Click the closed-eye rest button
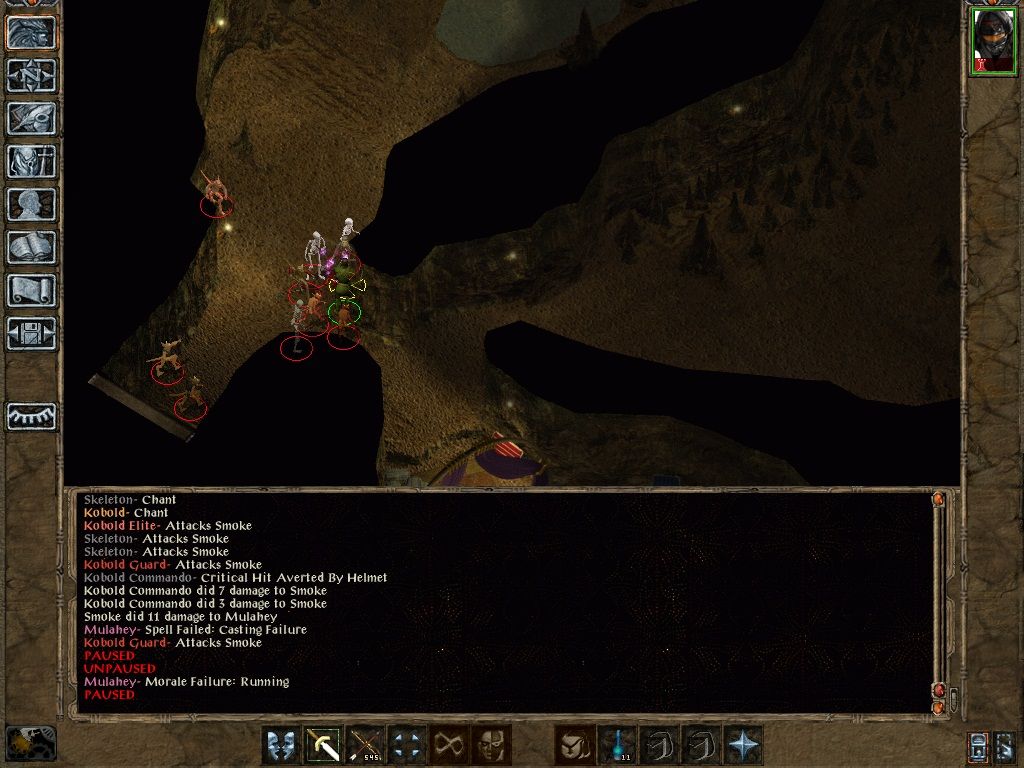The height and width of the screenshot is (768, 1024). click(31, 416)
